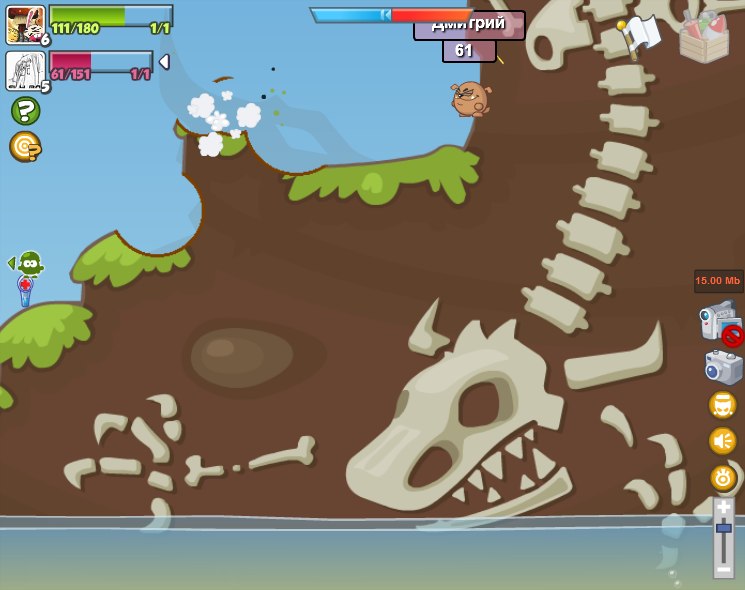The width and height of the screenshot is (745, 590).
Task: Select the rabbit player avatar
Action: tap(25, 24)
